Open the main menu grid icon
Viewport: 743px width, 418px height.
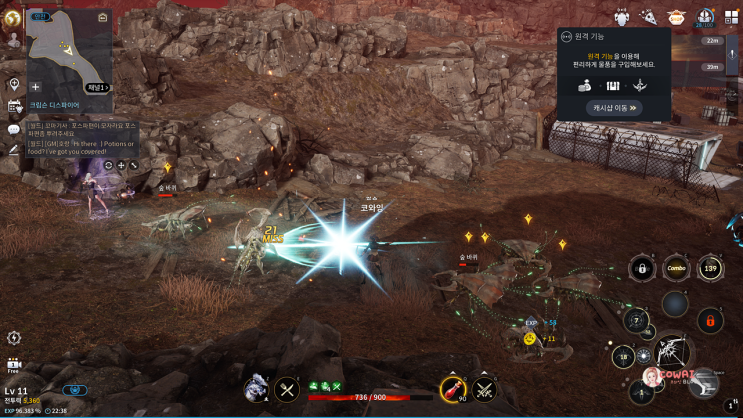click(731, 17)
